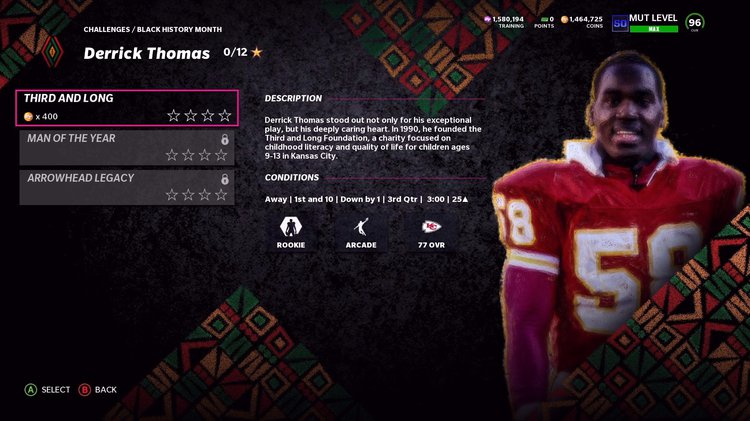Click the Chiefs 77 OVR team icon

click(429, 225)
